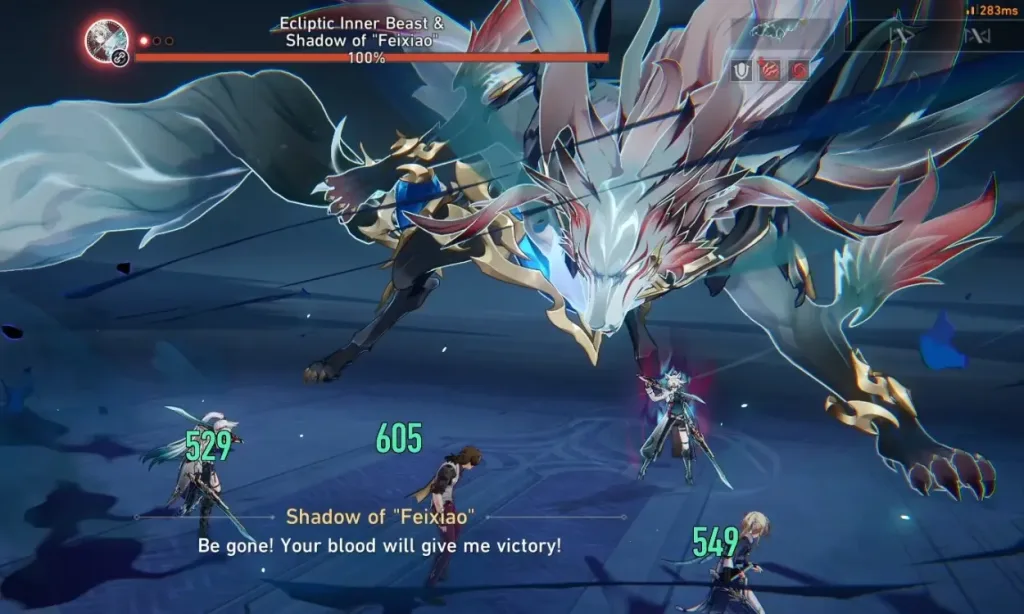Inspect the red claw-mark buff icon
Image resolution: width=1024 pixels, height=614 pixels.
point(771,70)
